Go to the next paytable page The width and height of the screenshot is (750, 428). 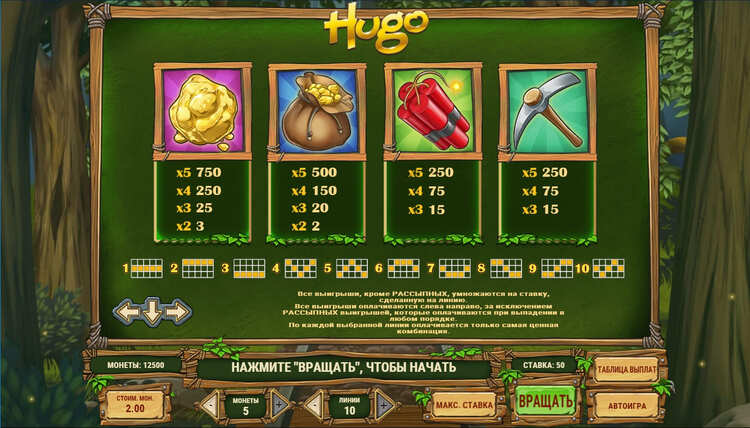tap(178, 312)
